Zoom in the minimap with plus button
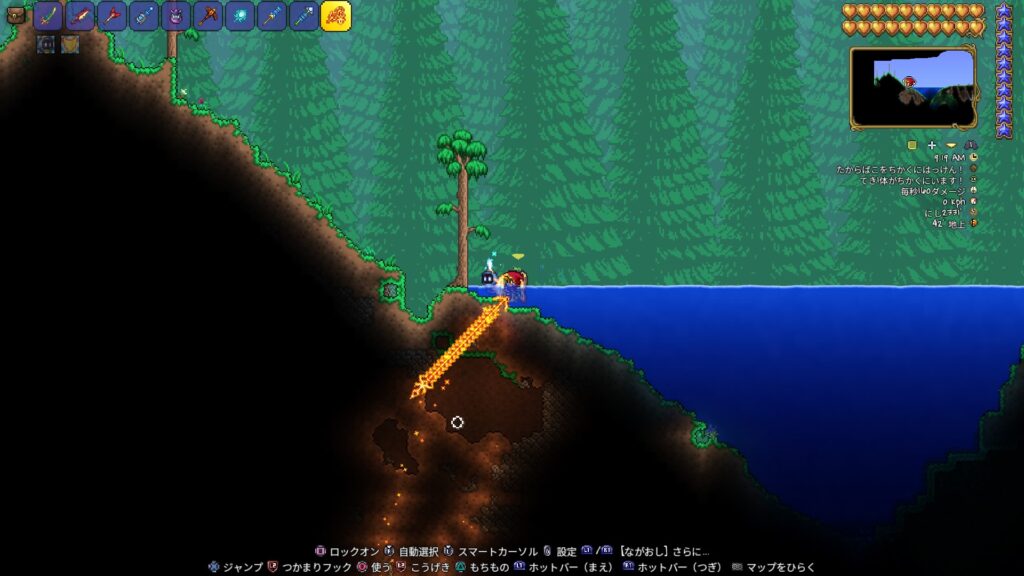This screenshot has width=1024, height=576. 931,145
